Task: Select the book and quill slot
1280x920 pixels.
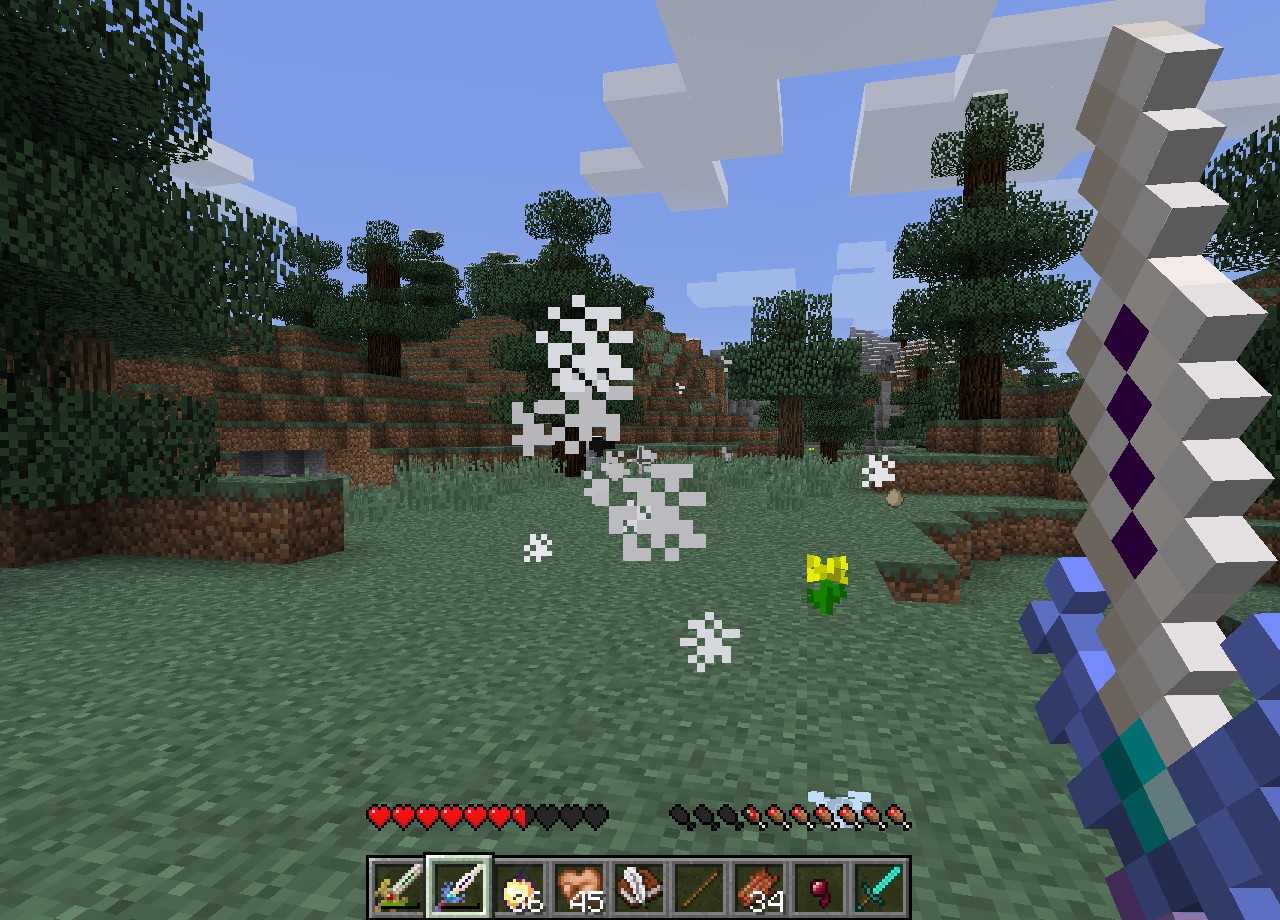Action: coord(639,886)
